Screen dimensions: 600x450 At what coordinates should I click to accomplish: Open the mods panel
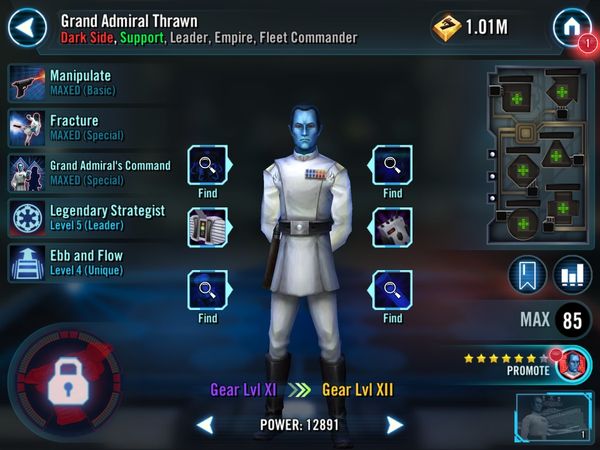click(x=536, y=157)
